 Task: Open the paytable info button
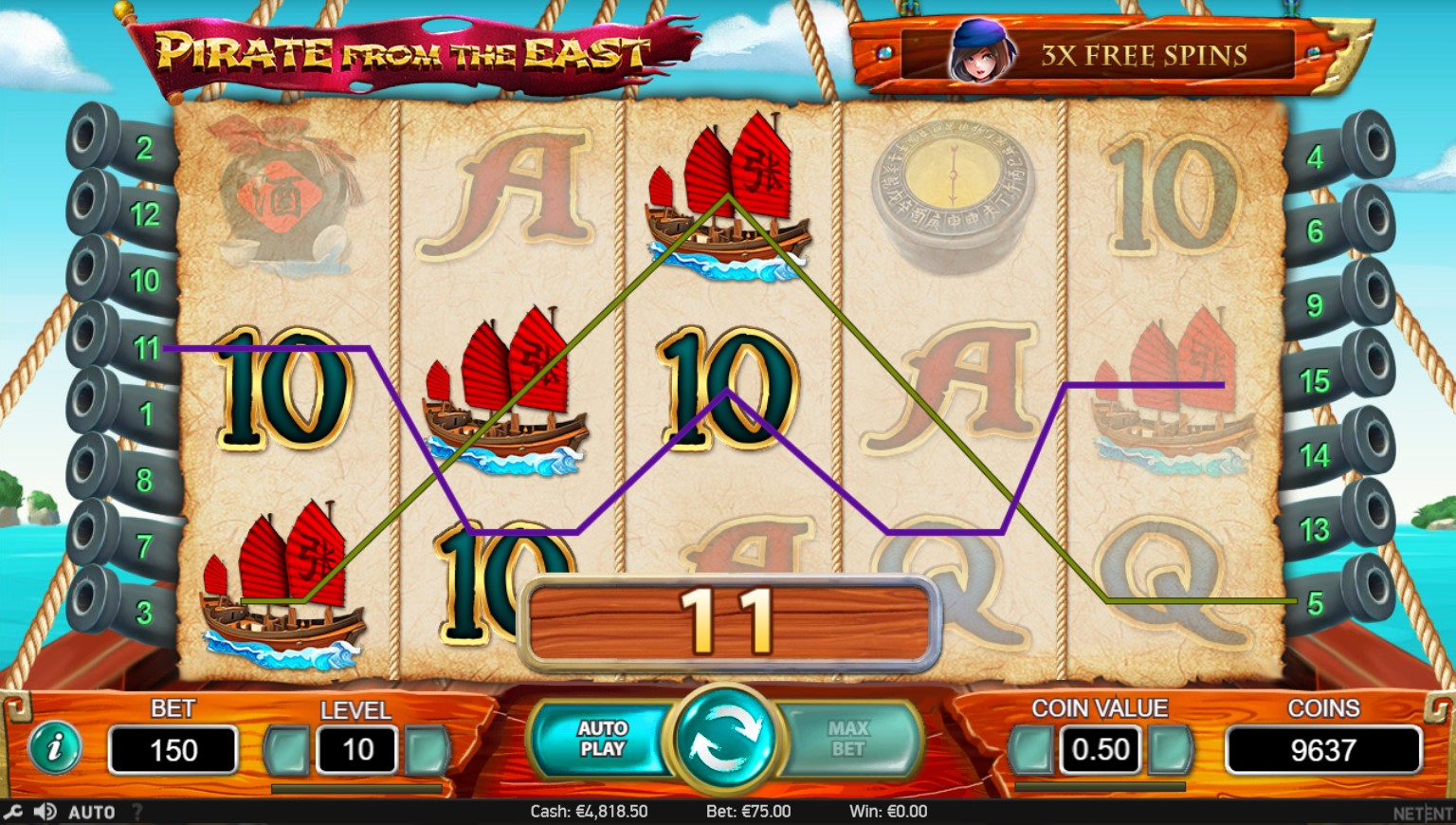55,748
